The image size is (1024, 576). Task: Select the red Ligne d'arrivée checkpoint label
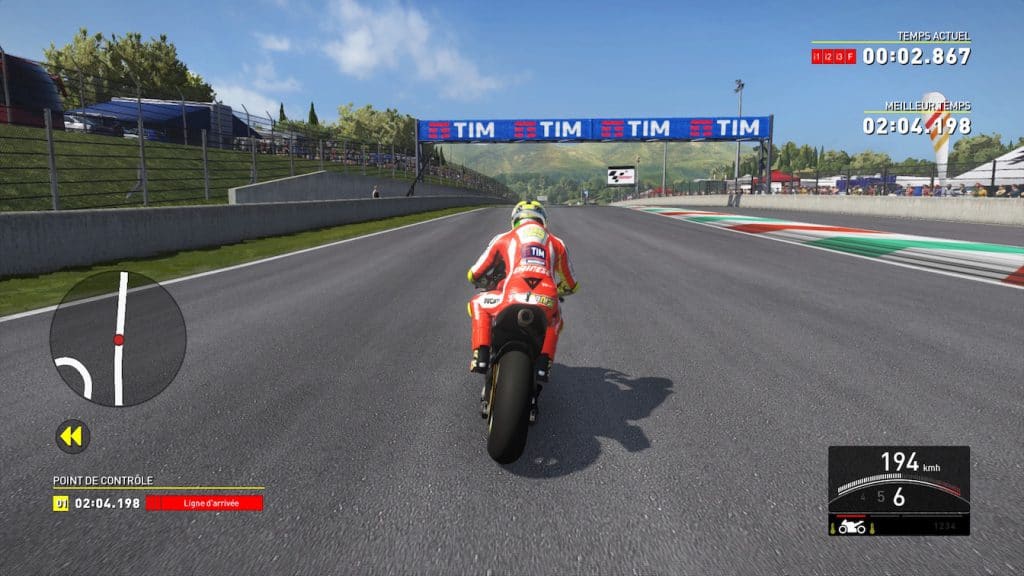[204, 503]
